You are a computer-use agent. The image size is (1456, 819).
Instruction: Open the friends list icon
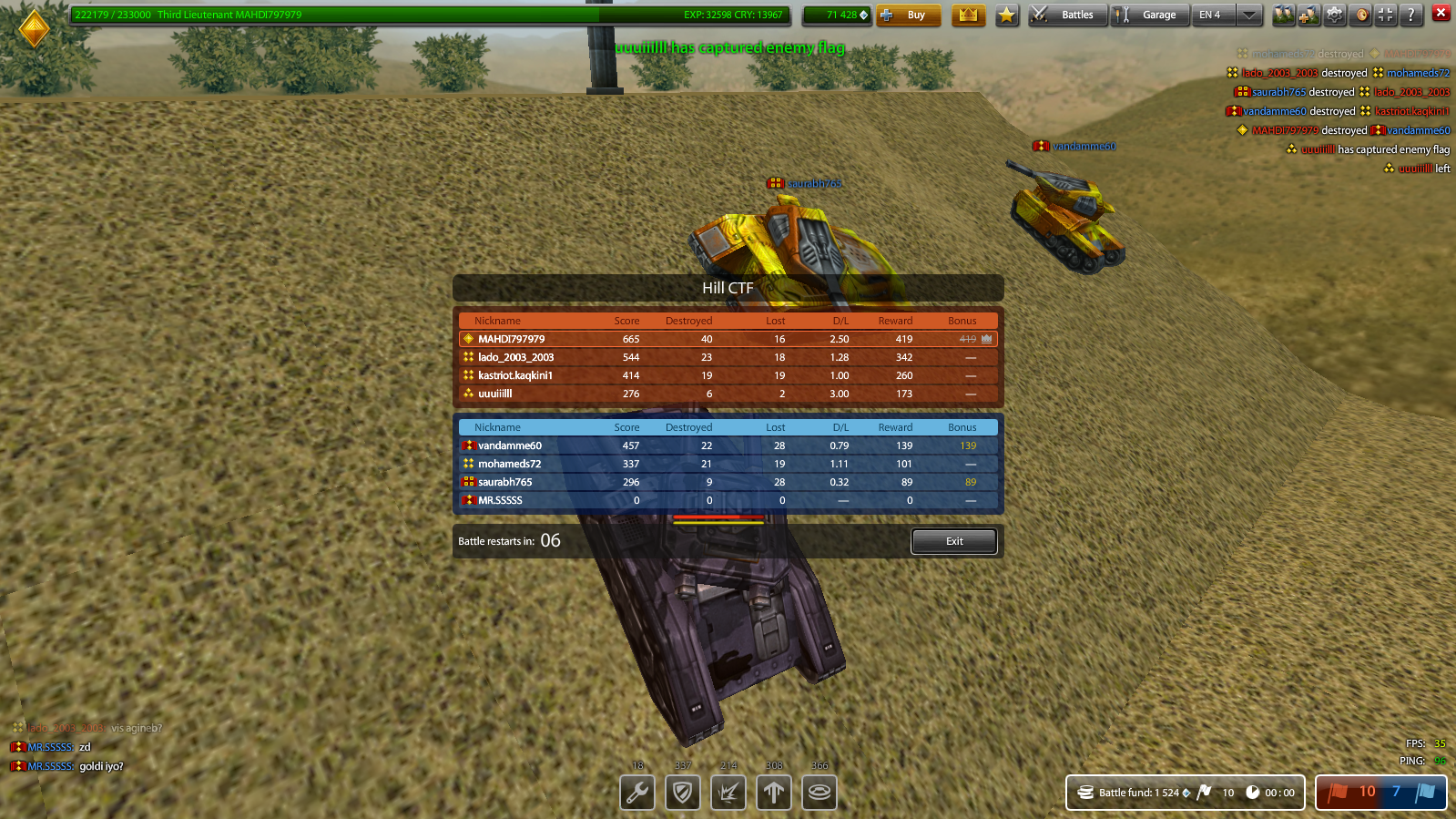(x=1284, y=15)
